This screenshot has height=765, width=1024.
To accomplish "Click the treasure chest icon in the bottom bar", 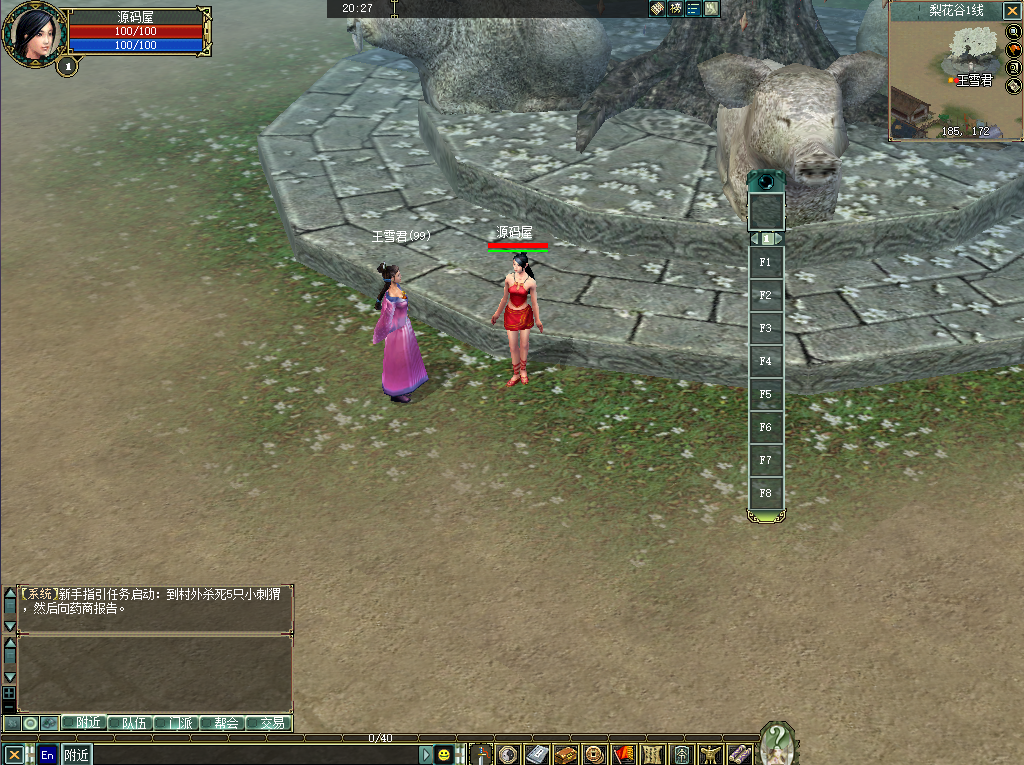I will [565, 754].
